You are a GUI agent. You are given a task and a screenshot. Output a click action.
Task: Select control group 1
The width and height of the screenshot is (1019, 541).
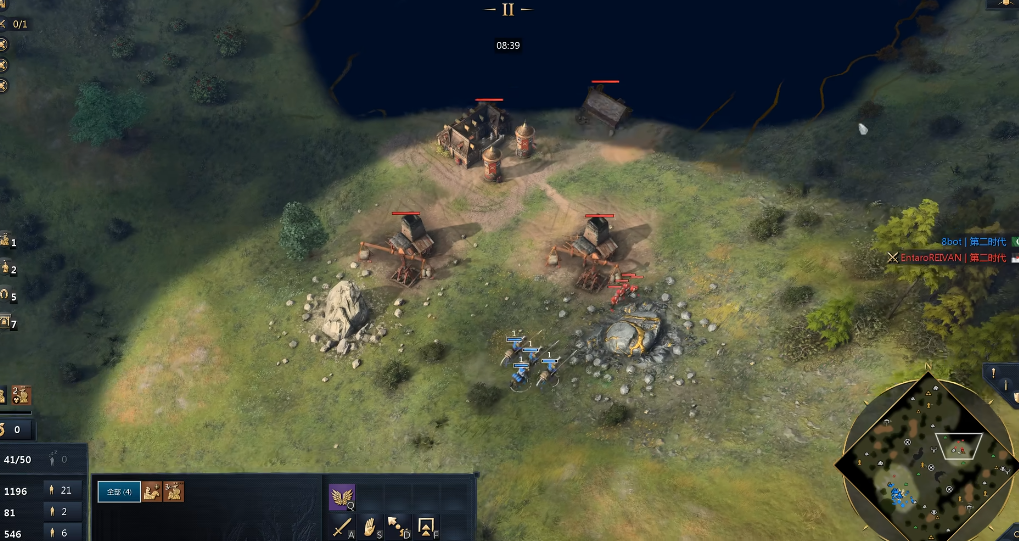tap(7, 241)
